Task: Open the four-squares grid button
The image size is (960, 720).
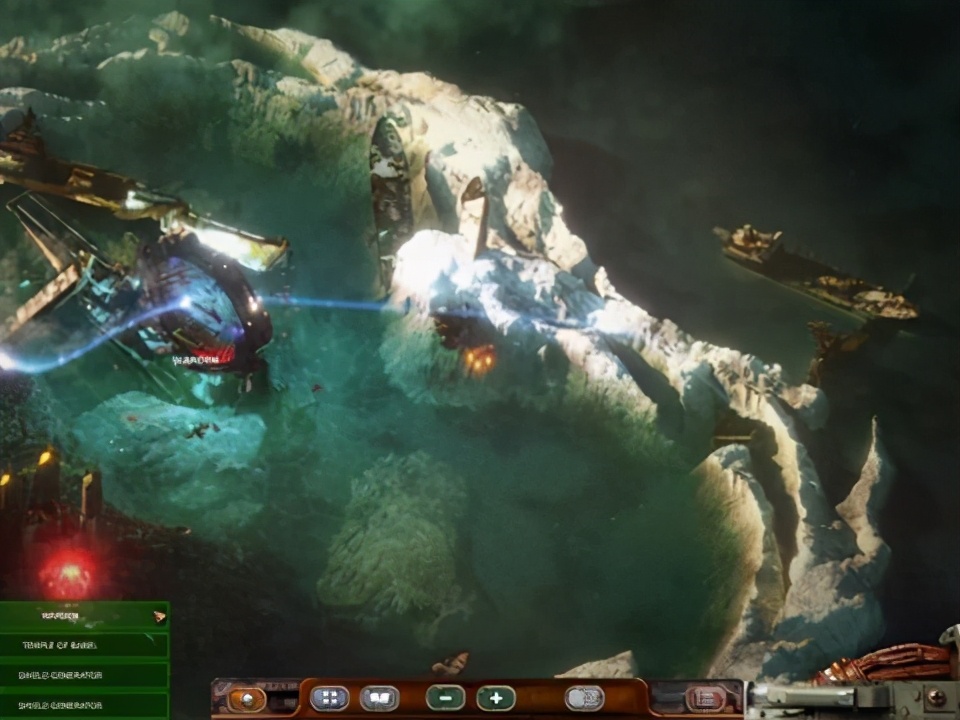Action: pyautogui.click(x=330, y=698)
